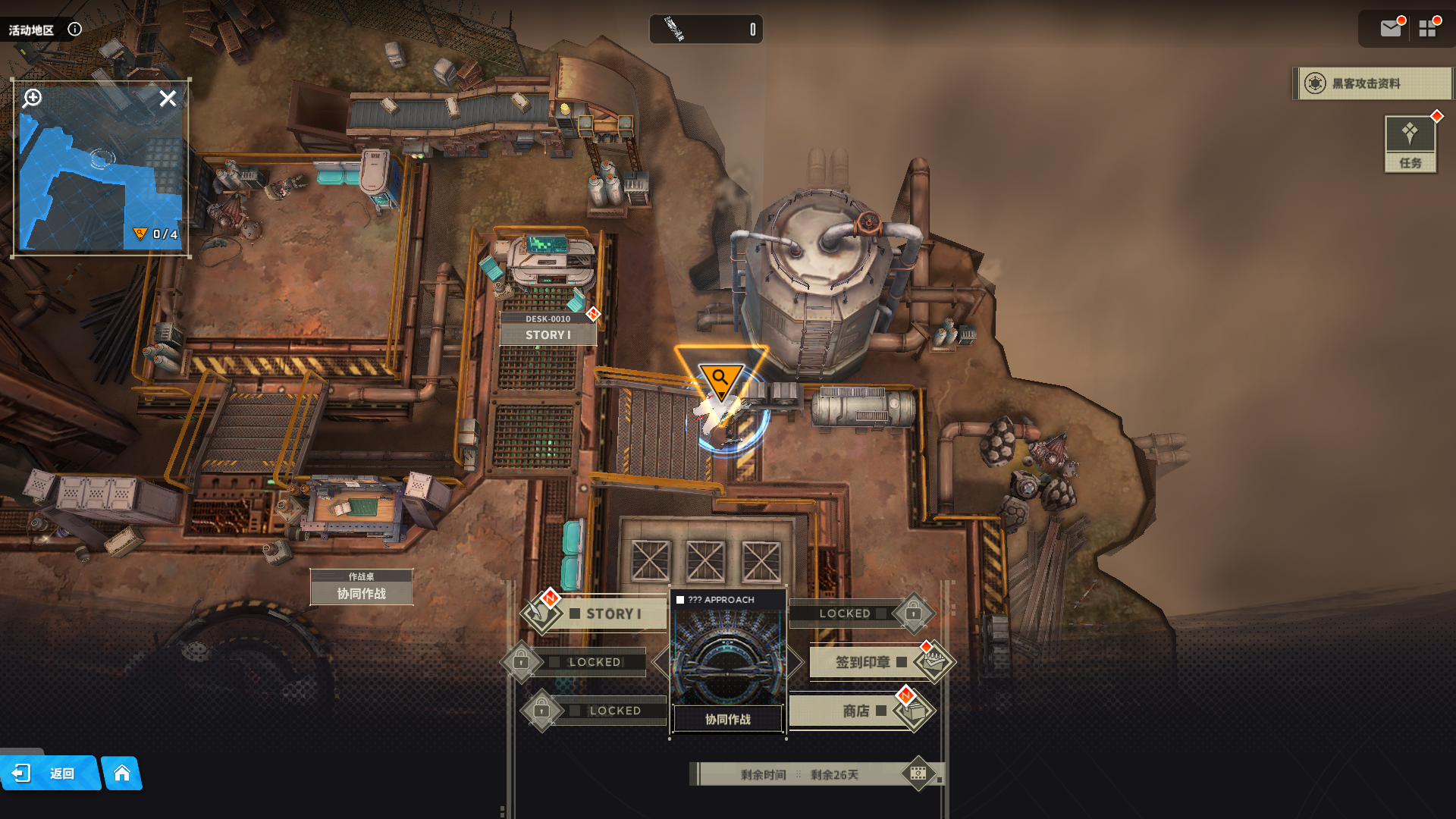Image resolution: width=1456 pixels, height=819 pixels.
Task: Open the 任务 missions panel
Action: 1410,143
